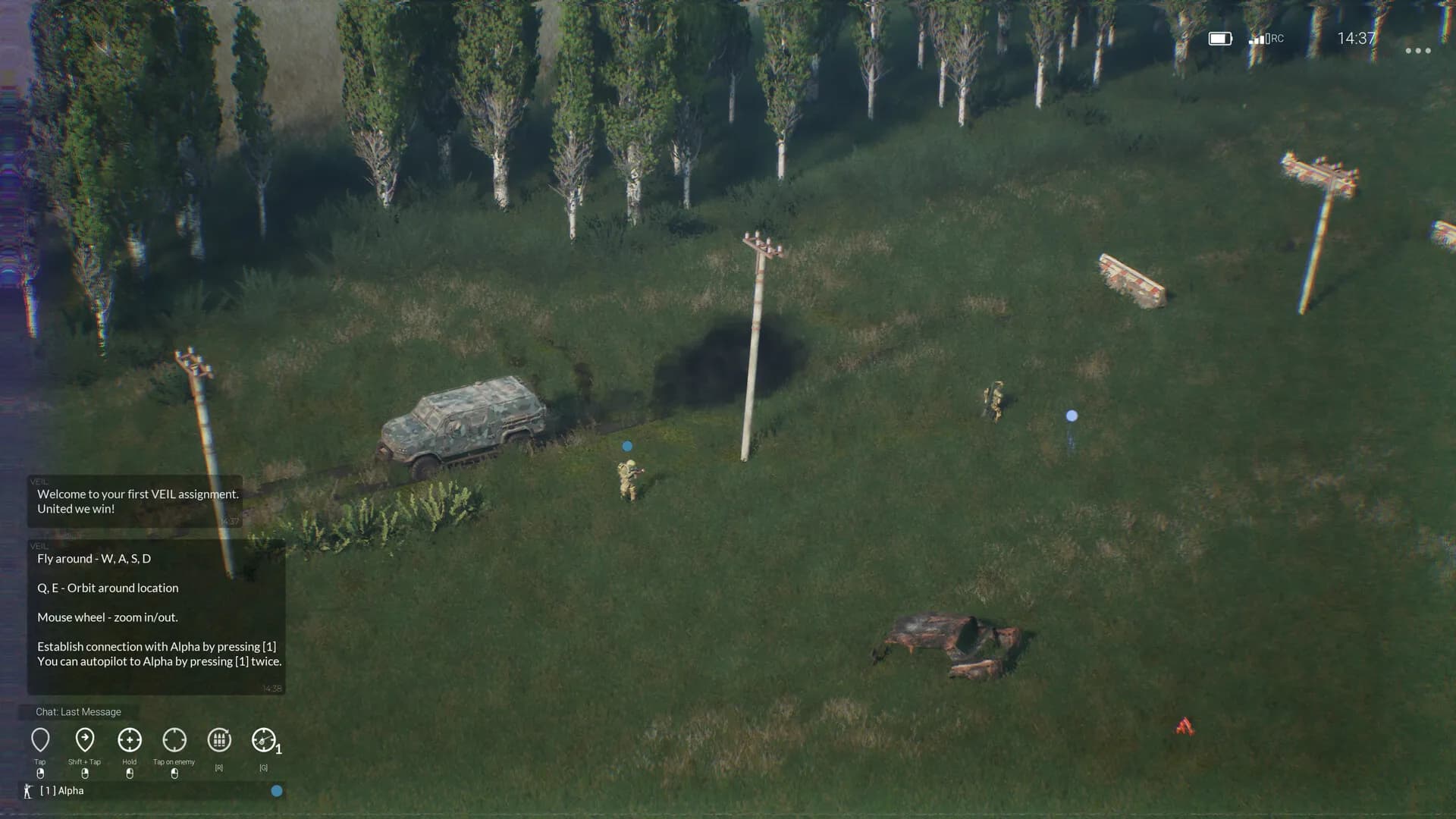Viewport: 1456px width, 819px height.
Task: Click the blue dot on the right field
Action: click(x=1071, y=416)
